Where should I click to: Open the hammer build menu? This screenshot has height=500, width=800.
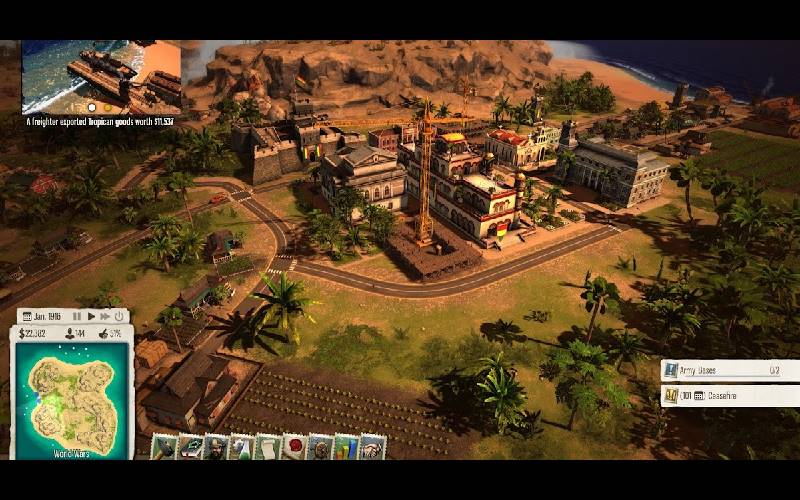164,447
